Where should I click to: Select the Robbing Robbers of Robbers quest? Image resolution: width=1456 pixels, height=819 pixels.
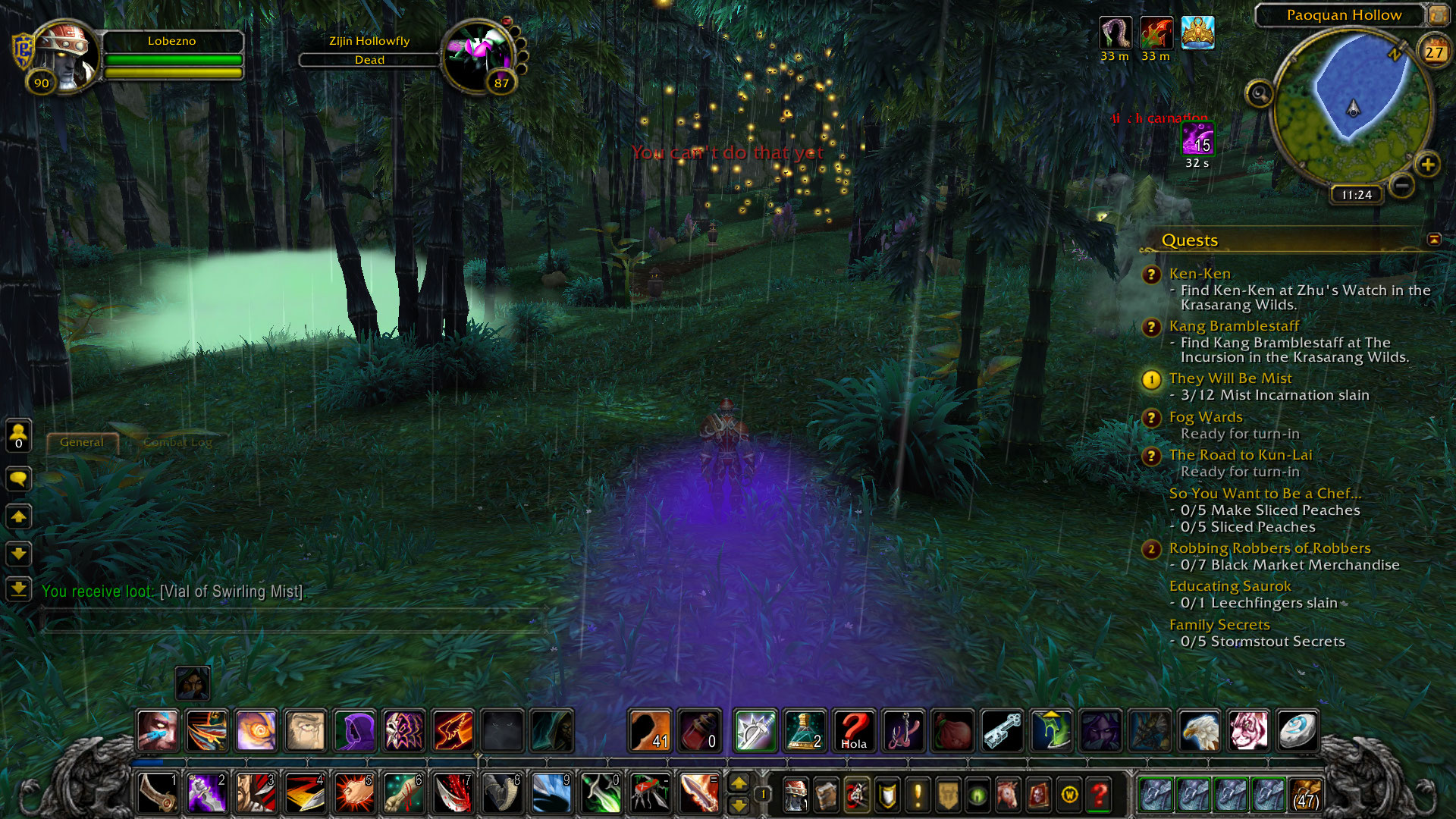pyautogui.click(x=1269, y=548)
